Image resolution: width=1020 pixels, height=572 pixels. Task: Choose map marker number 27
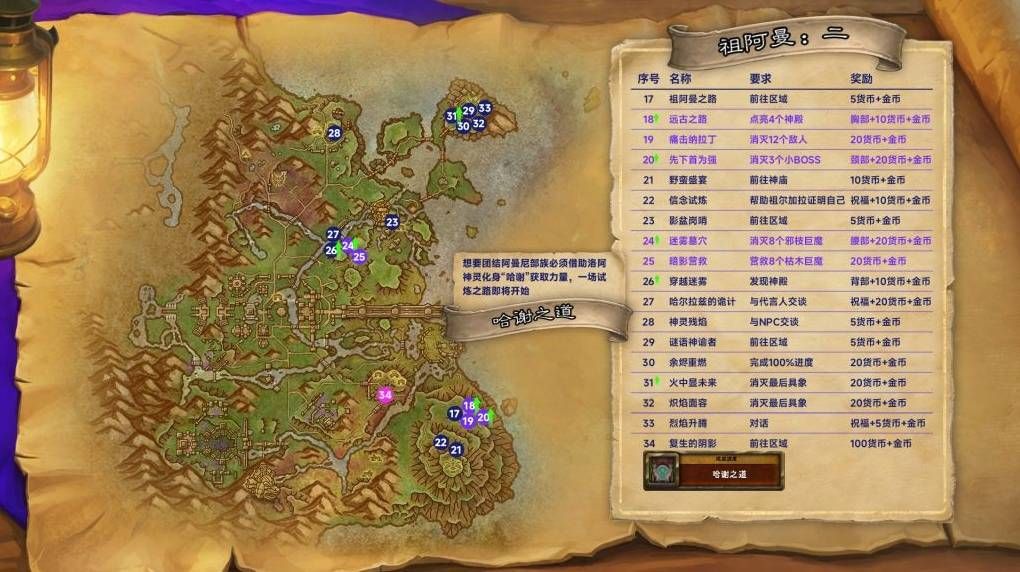point(333,235)
